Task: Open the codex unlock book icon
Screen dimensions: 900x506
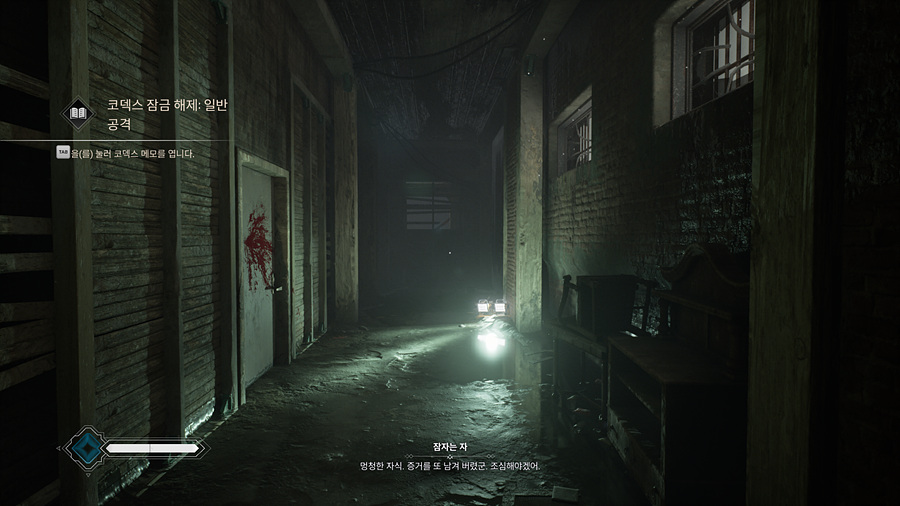Action: point(79,114)
